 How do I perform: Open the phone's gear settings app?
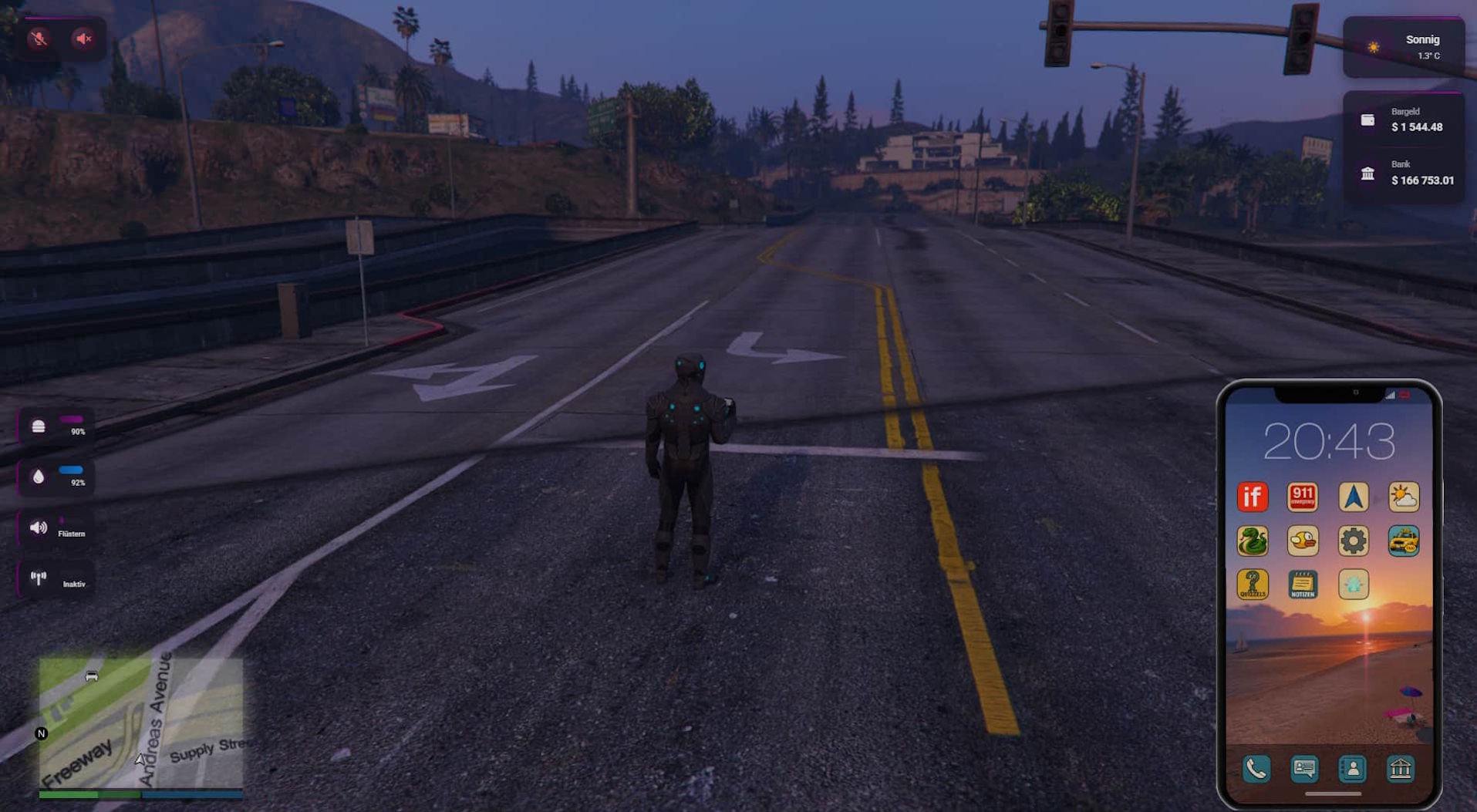coord(1353,541)
